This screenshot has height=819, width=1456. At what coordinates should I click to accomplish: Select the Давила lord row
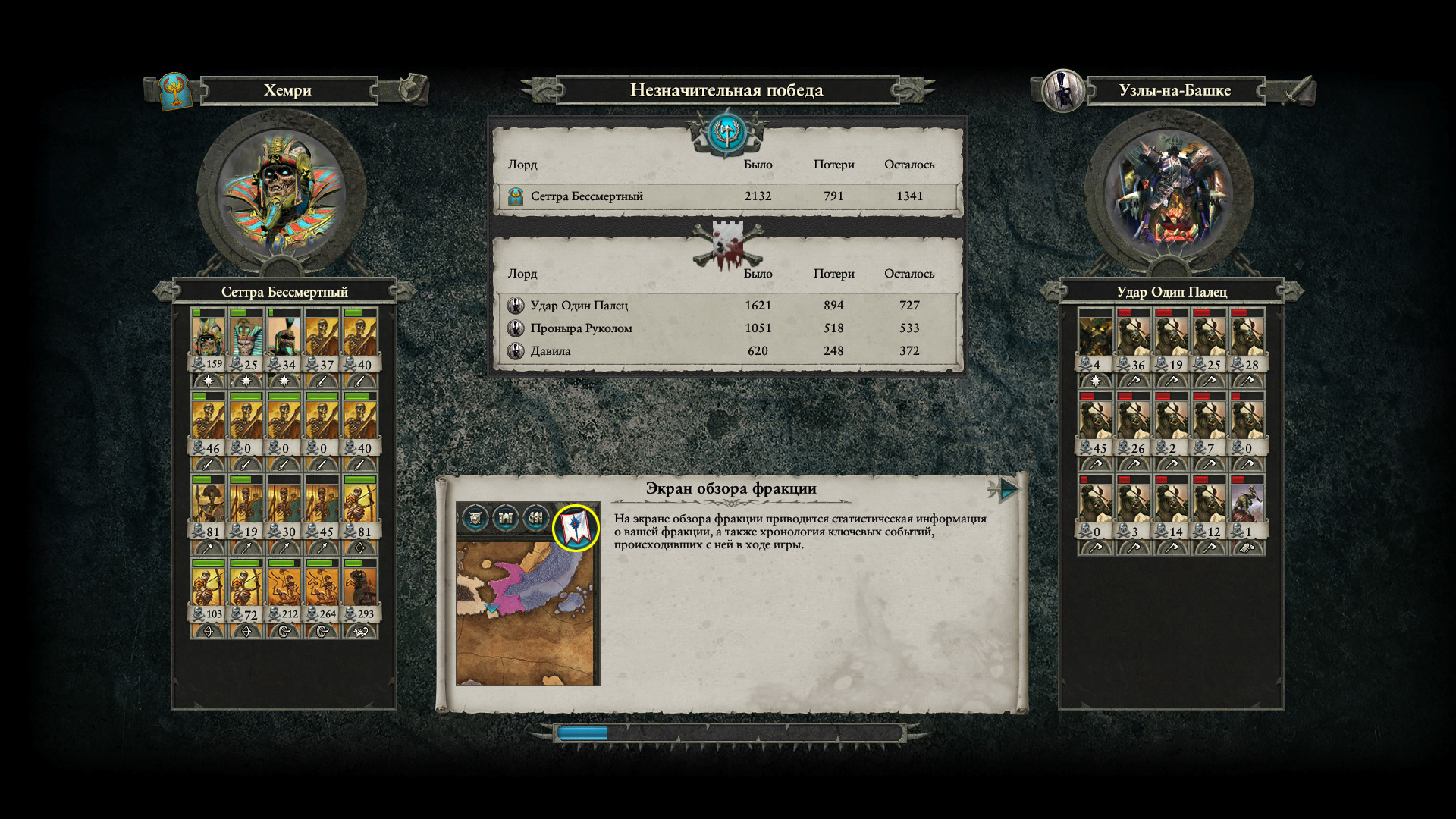point(726,351)
